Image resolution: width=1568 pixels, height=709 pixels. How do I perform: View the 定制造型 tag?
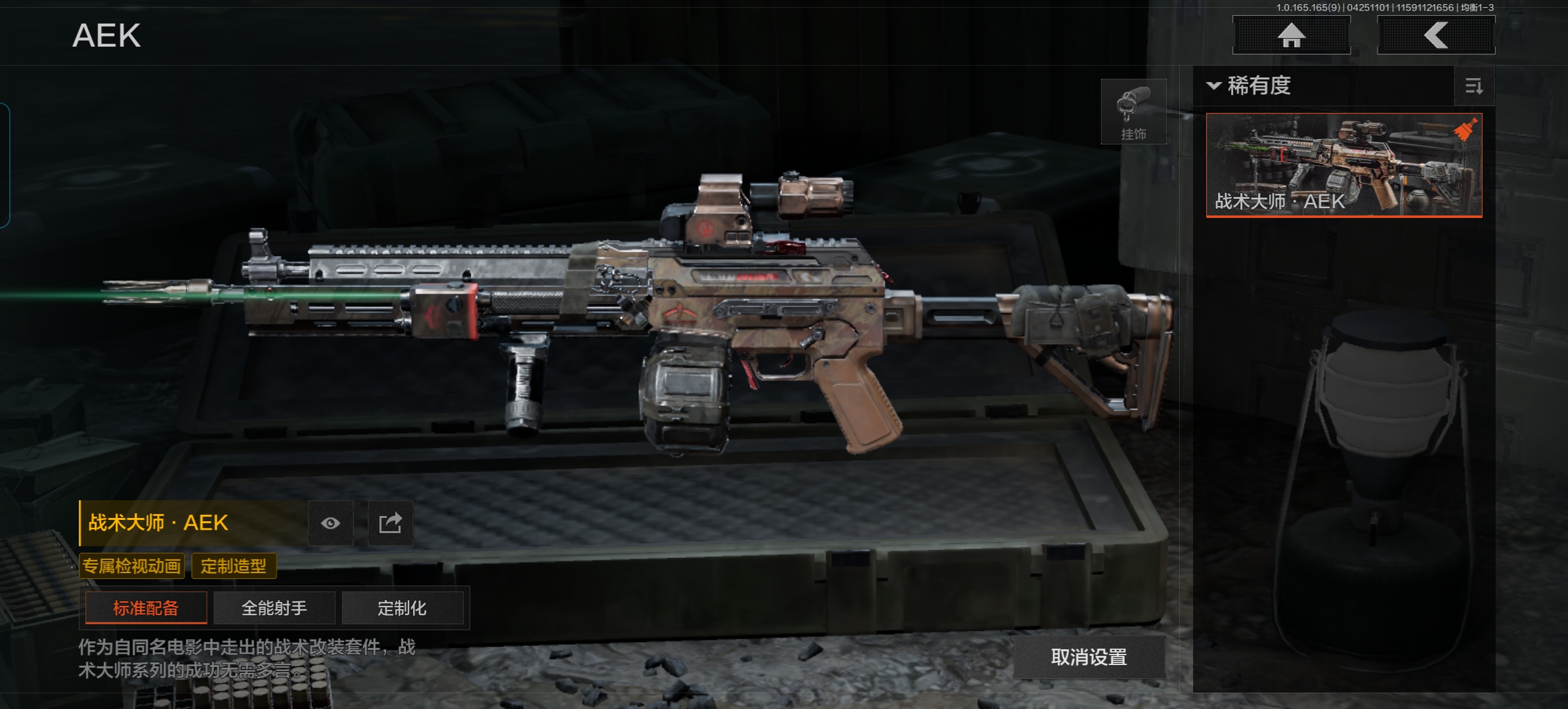[234, 566]
